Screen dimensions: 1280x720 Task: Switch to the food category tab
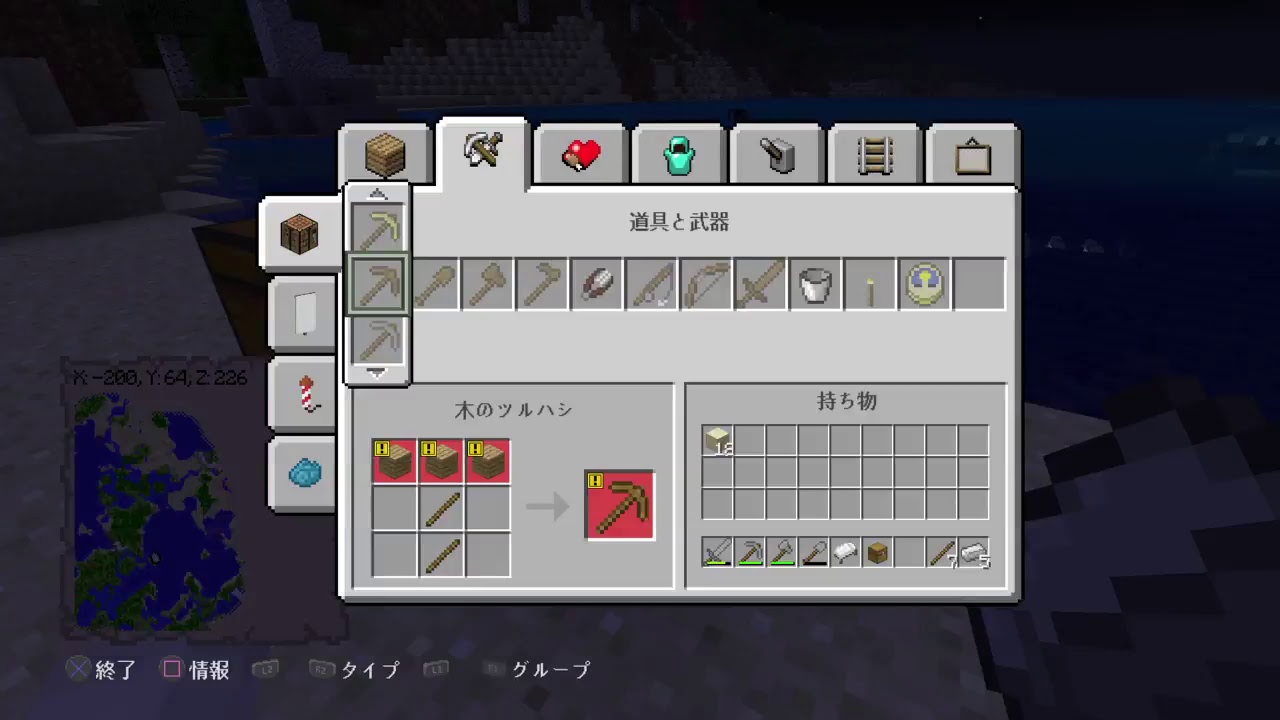pyautogui.click(x=580, y=152)
